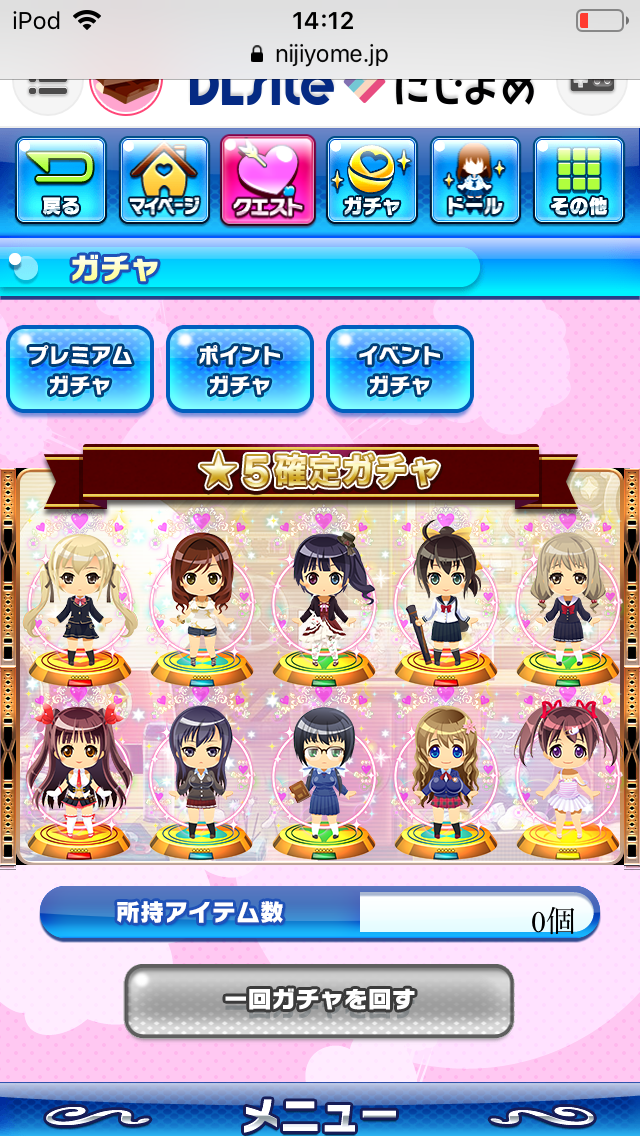640x1136 pixels.
Task: Switch to プレミアムガチャ tab
Action: (x=80, y=369)
